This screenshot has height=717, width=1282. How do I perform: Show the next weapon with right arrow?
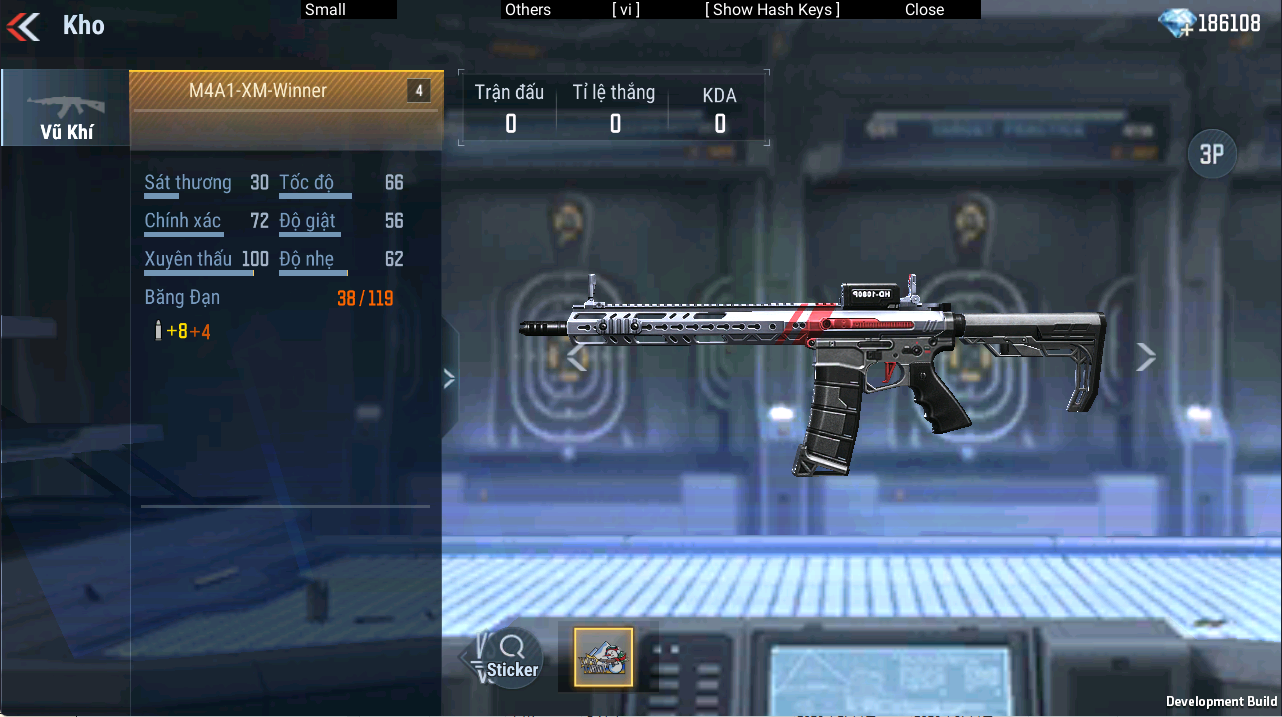(x=1146, y=357)
